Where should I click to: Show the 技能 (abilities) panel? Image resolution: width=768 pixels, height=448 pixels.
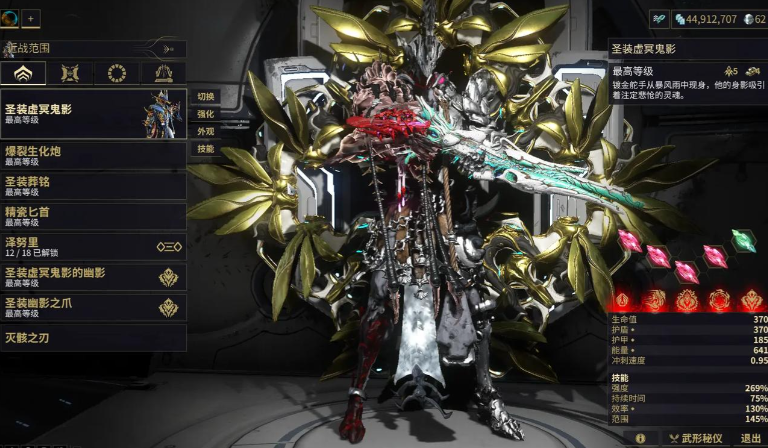[x=205, y=149]
